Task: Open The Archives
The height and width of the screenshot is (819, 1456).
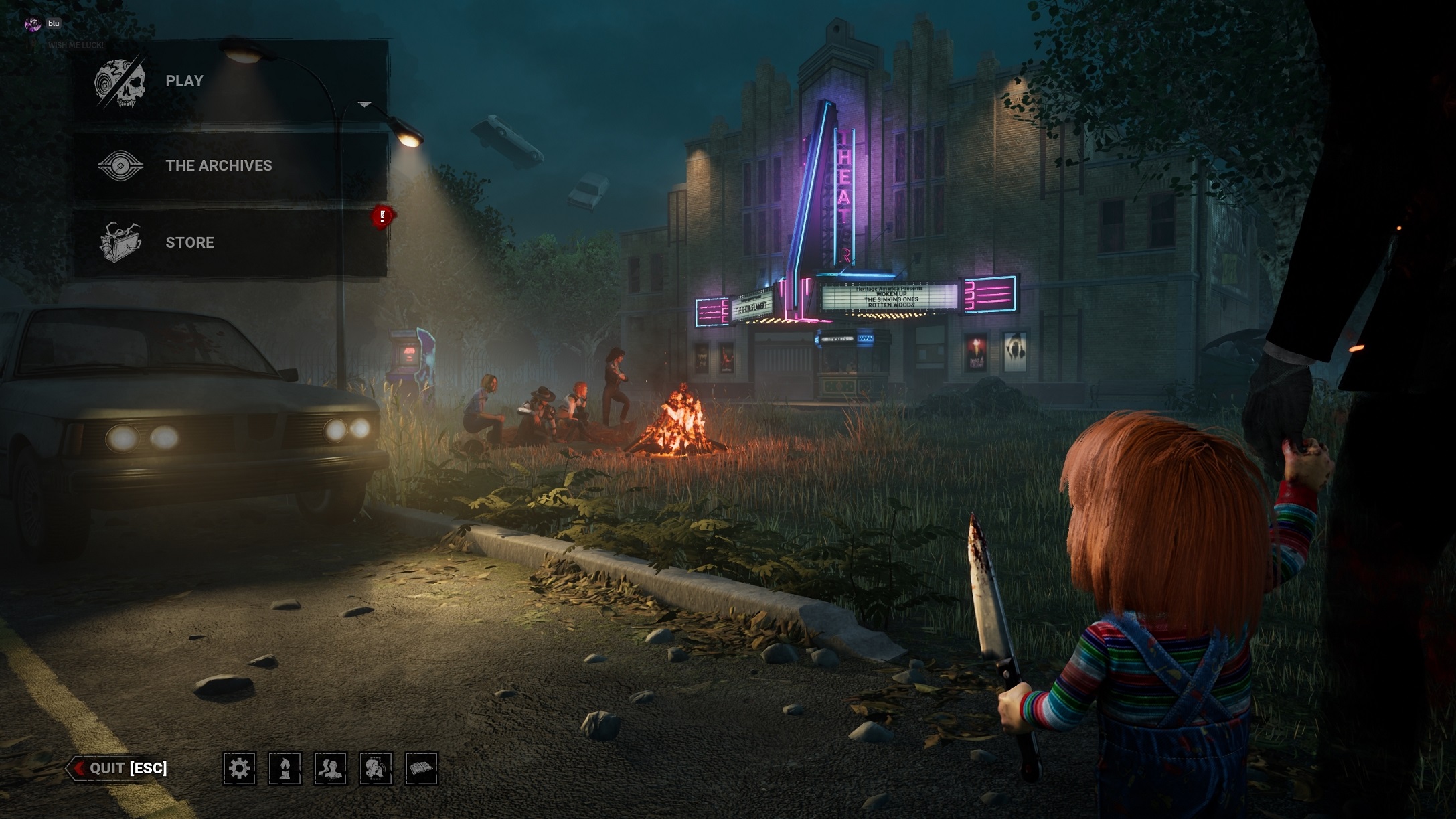Action: coord(218,165)
